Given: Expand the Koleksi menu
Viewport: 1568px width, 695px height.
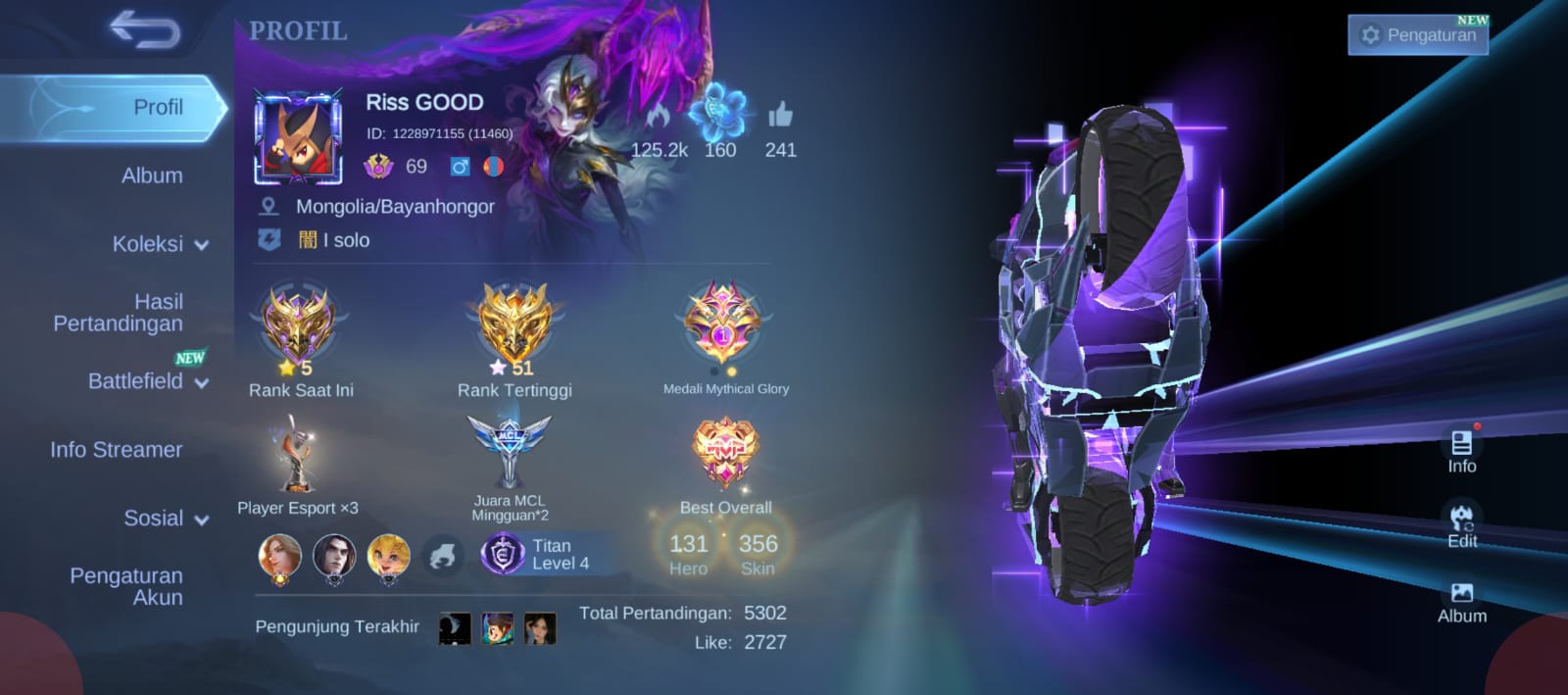Looking at the screenshot, I should click(x=160, y=244).
